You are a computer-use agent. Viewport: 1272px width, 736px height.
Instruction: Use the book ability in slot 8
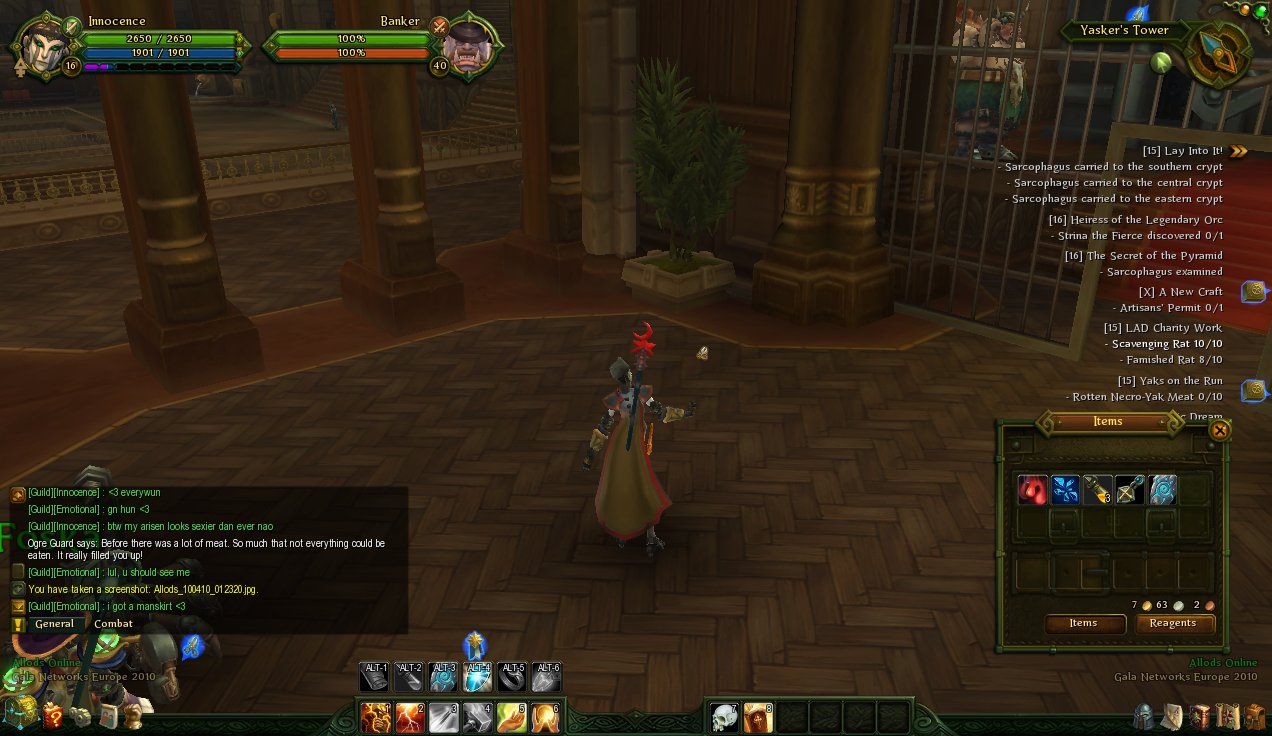click(758, 717)
